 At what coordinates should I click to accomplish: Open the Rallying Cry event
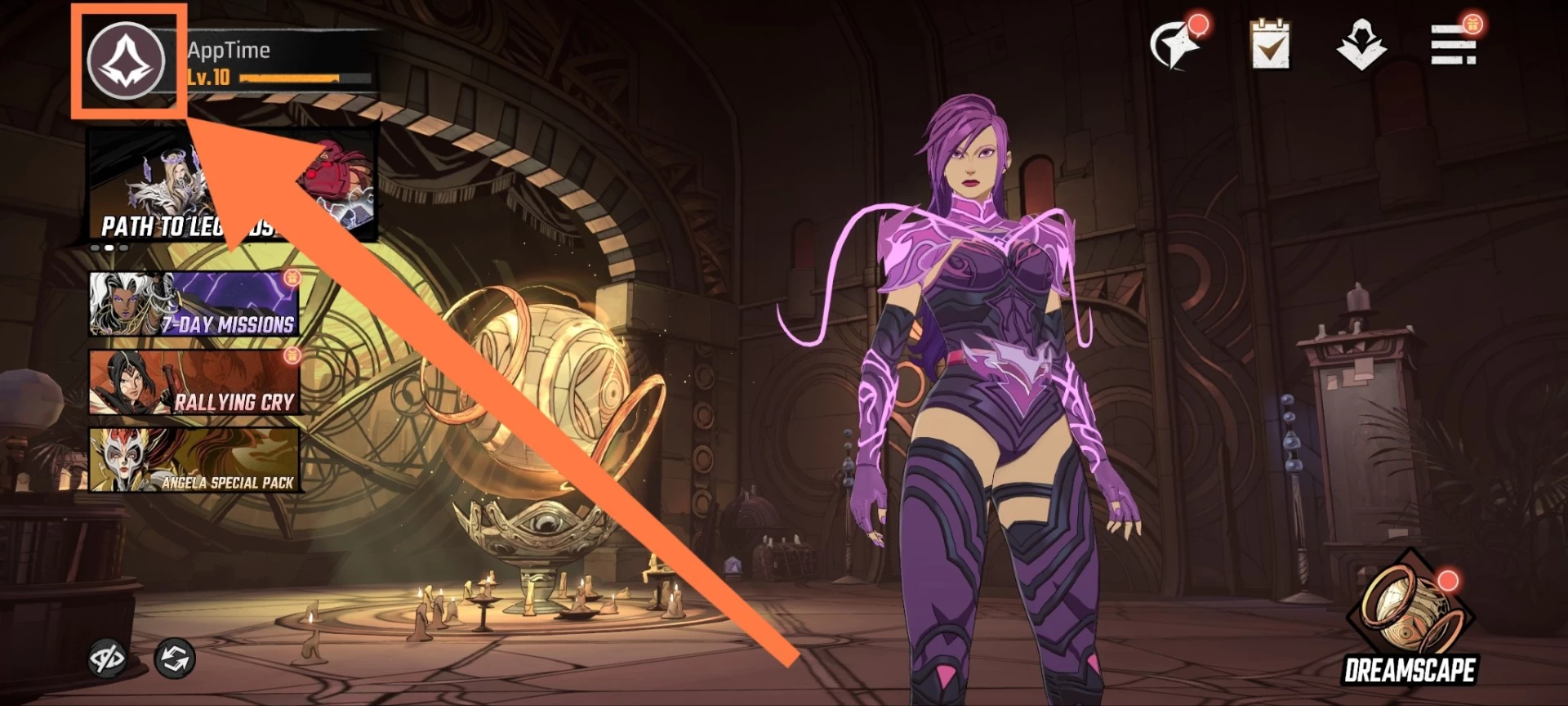pos(194,382)
